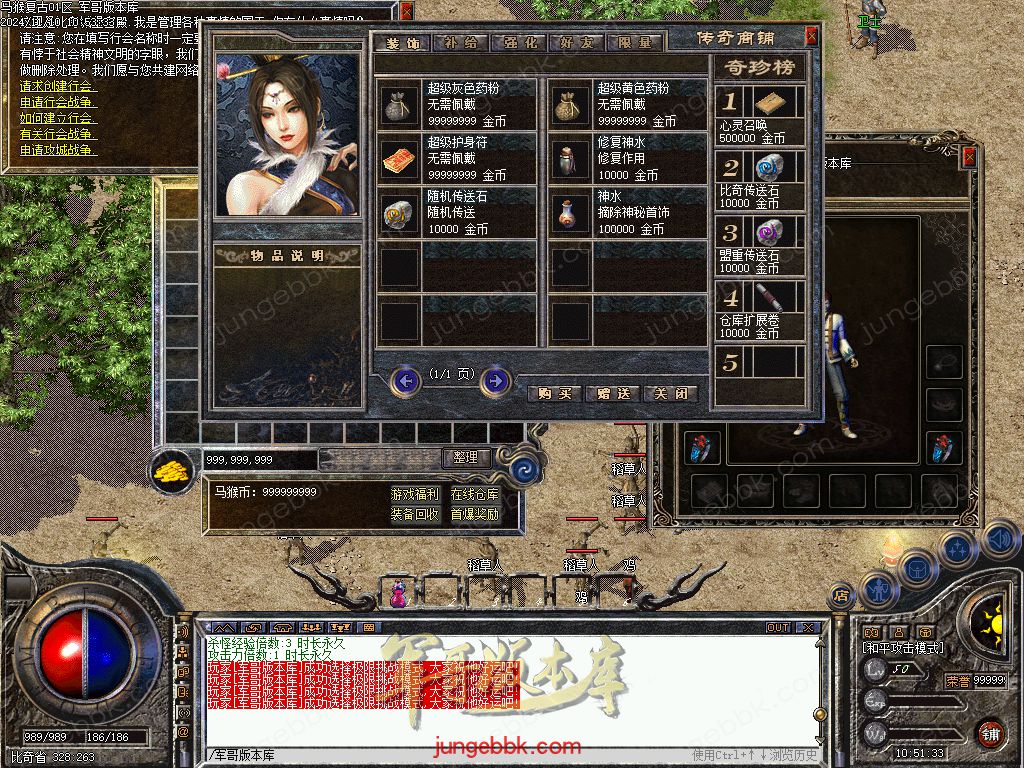This screenshot has width=1024, height=768.
Task: Open the 装备回收 equipment recycling option
Action: 414,514
